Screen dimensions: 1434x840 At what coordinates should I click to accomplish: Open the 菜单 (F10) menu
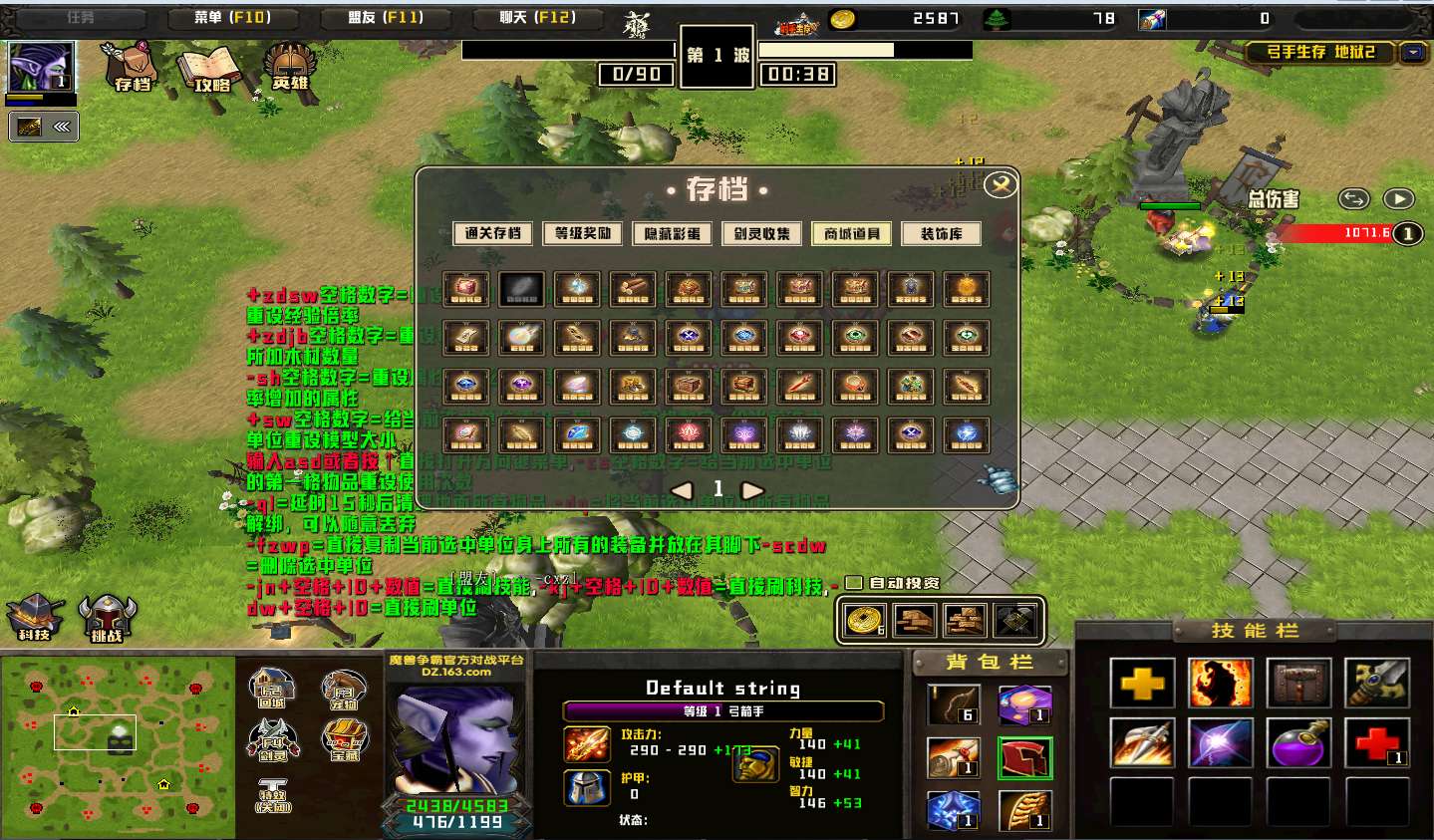click(x=232, y=18)
